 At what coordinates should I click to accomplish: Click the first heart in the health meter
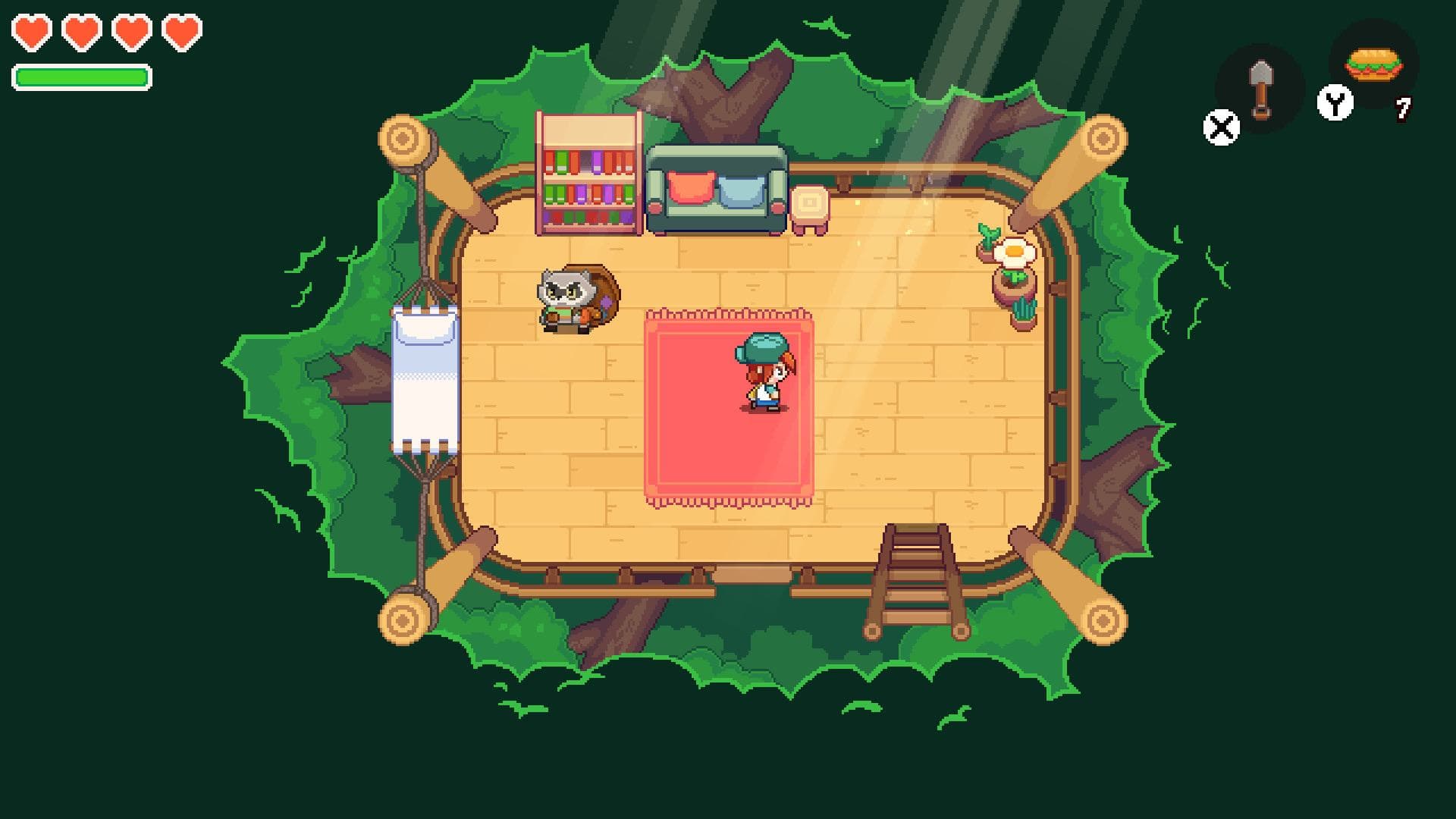point(31,34)
